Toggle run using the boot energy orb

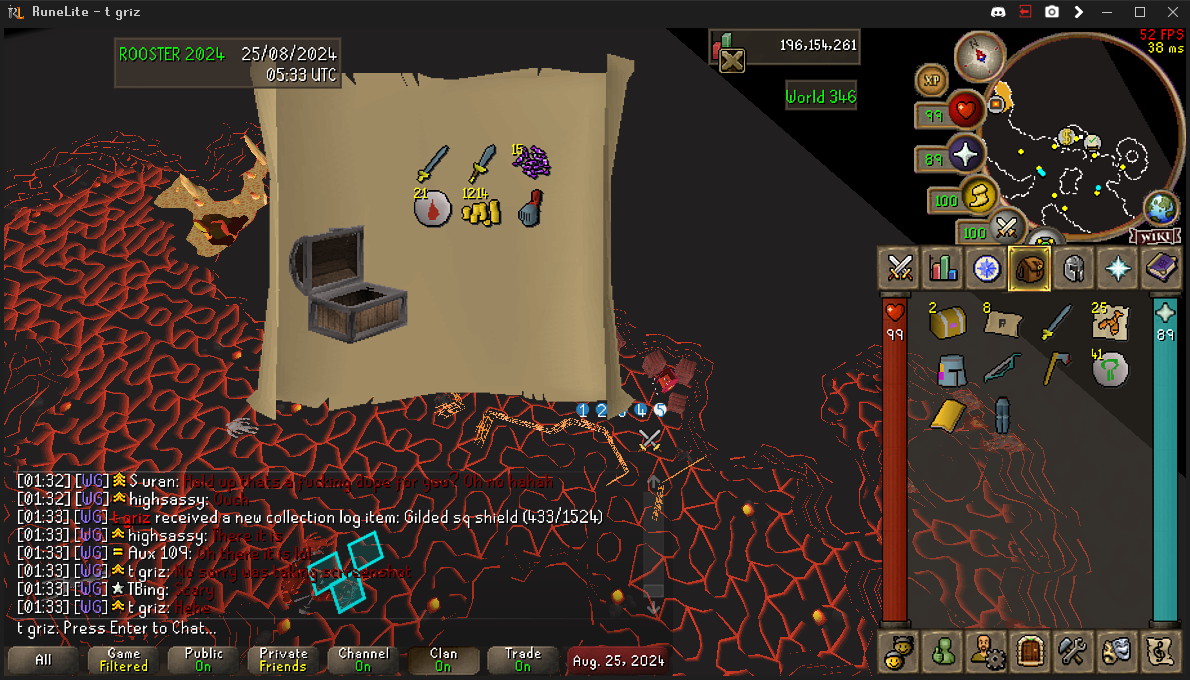(979, 195)
